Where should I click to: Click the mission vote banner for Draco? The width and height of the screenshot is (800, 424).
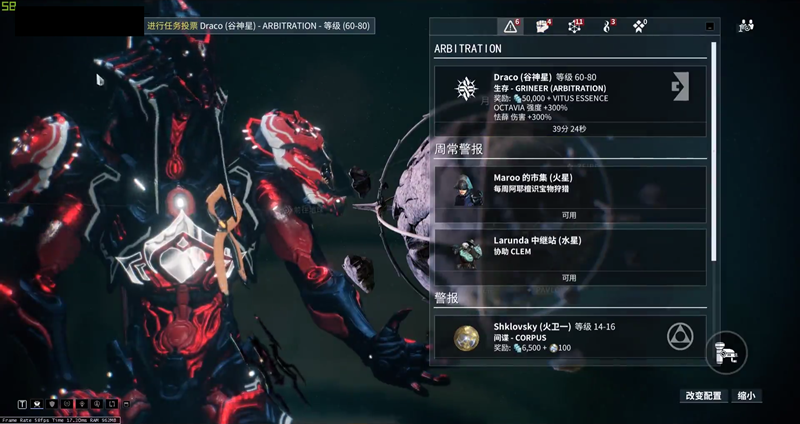[260, 26]
